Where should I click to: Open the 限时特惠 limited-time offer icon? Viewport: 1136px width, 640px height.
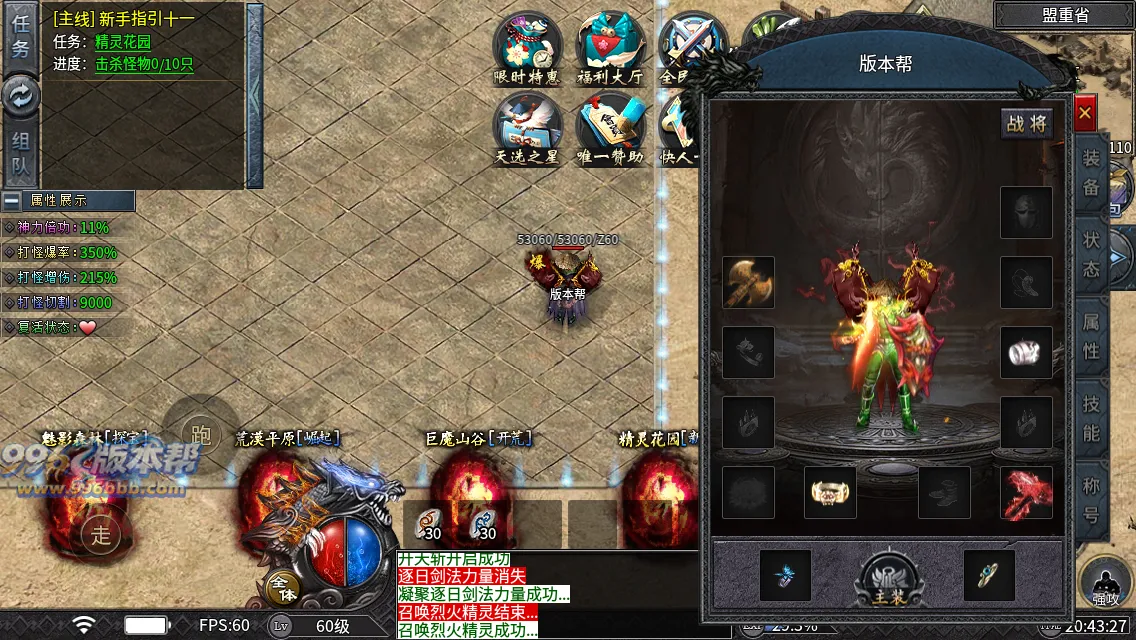528,47
